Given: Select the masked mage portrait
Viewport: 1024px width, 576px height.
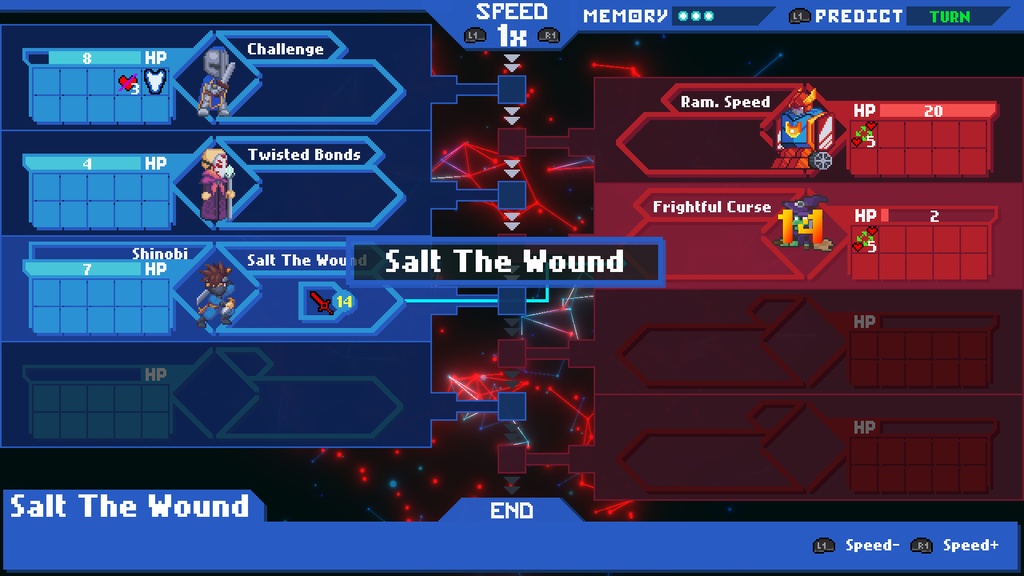Looking at the screenshot, I should [x=216, y=184].
